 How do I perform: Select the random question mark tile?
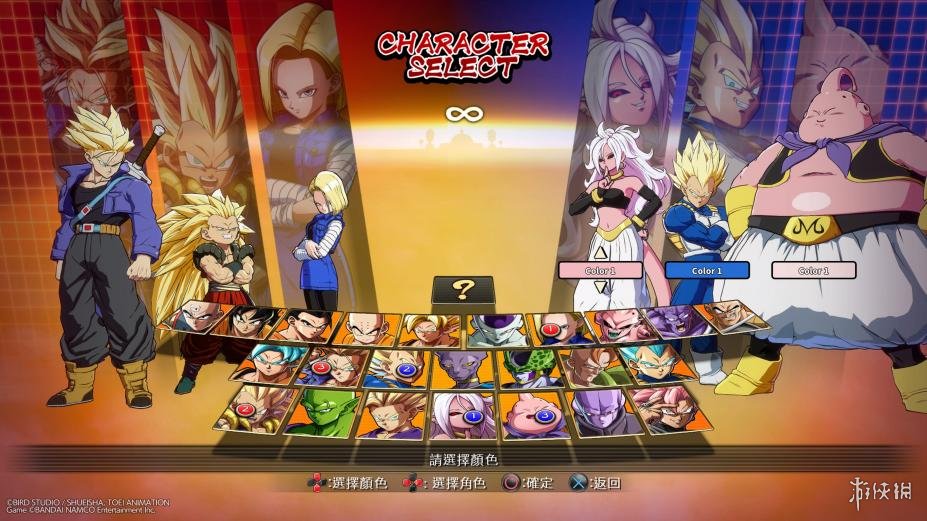pyautogui.click(x=462, y=290)
